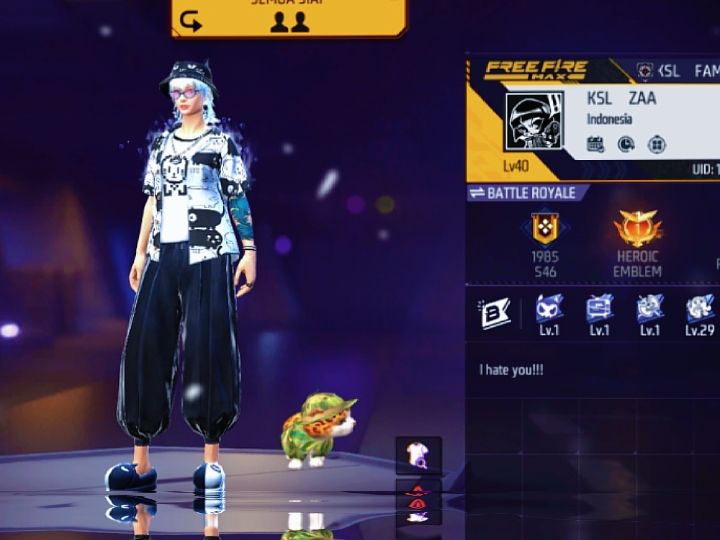Image resolution: width=720 pixels, height=540 pixels.
Task: Tap the curved arrow on the yellow button
Action: (191, 20)
